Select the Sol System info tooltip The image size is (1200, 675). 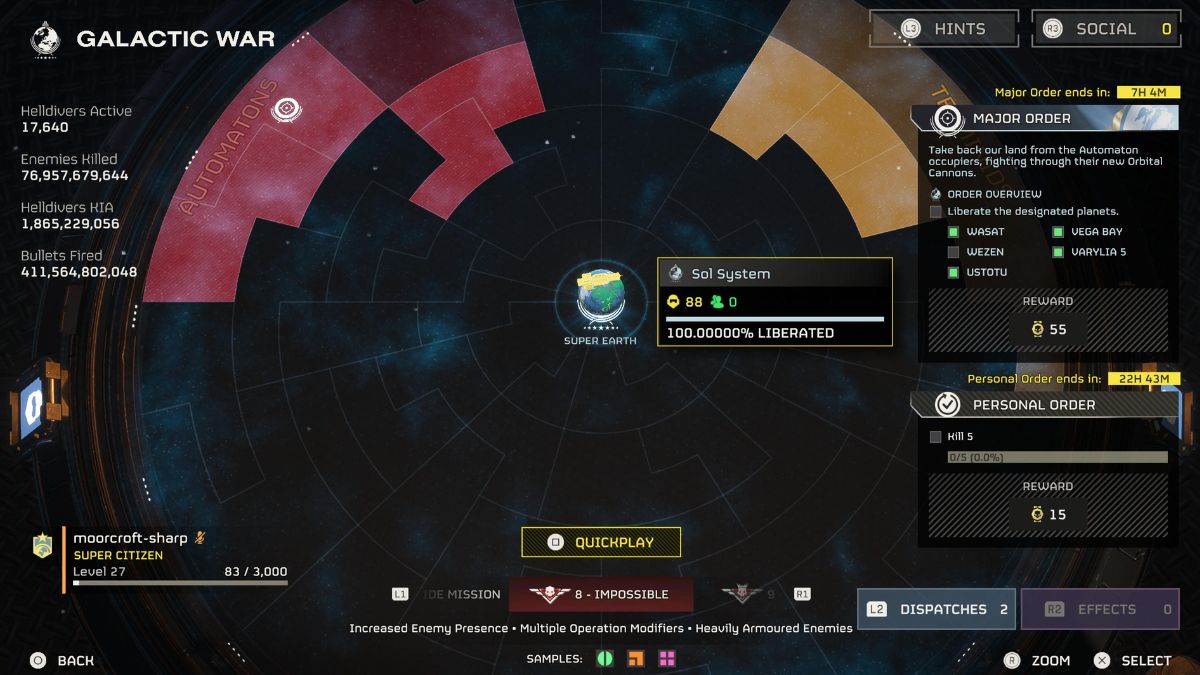[x=774, y=302]
